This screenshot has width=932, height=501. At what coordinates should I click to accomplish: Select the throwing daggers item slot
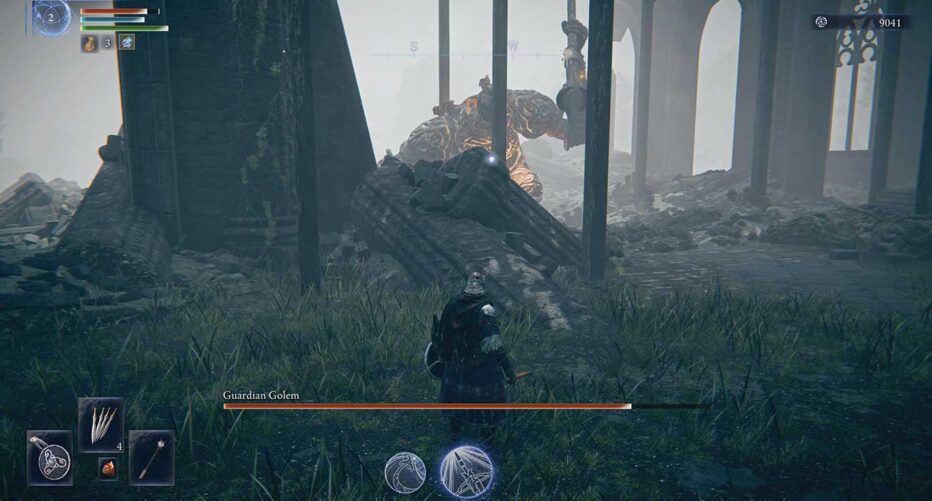101,424
